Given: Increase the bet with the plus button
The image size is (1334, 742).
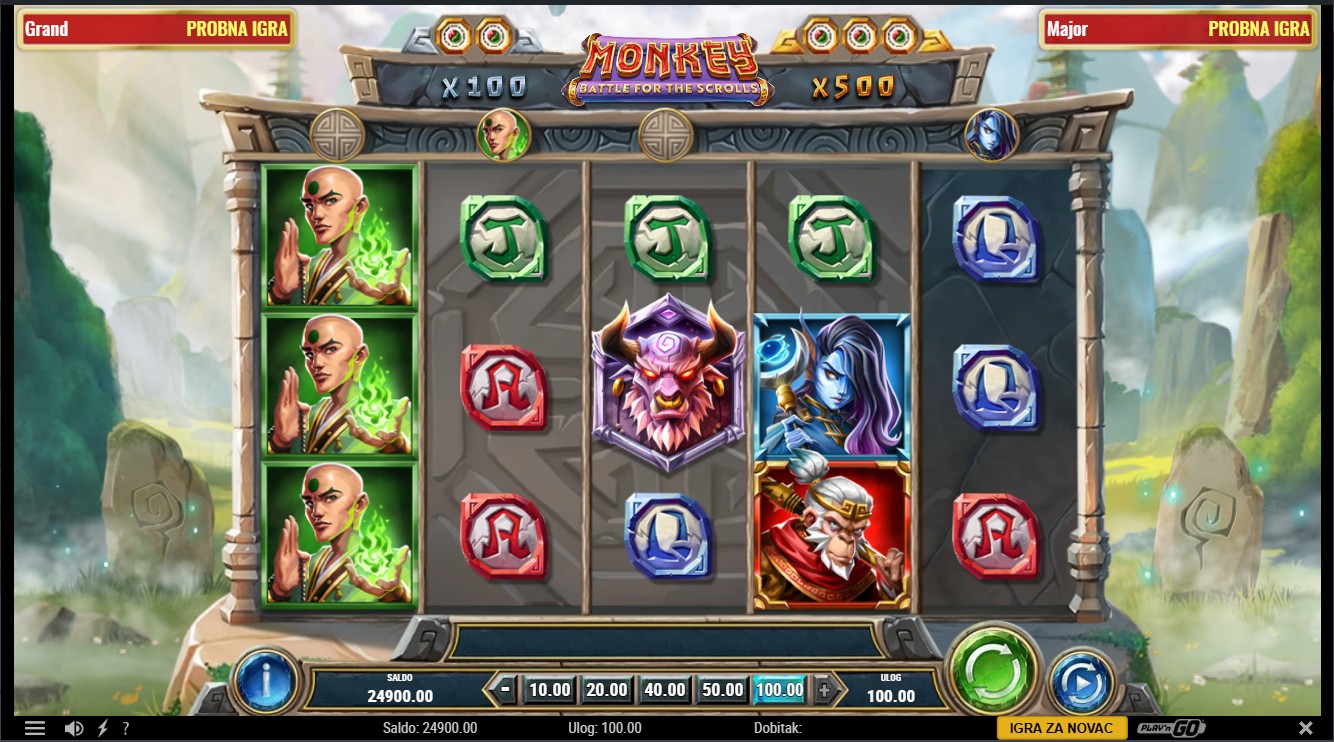Looking at the screenshot, I should point(824,689).
